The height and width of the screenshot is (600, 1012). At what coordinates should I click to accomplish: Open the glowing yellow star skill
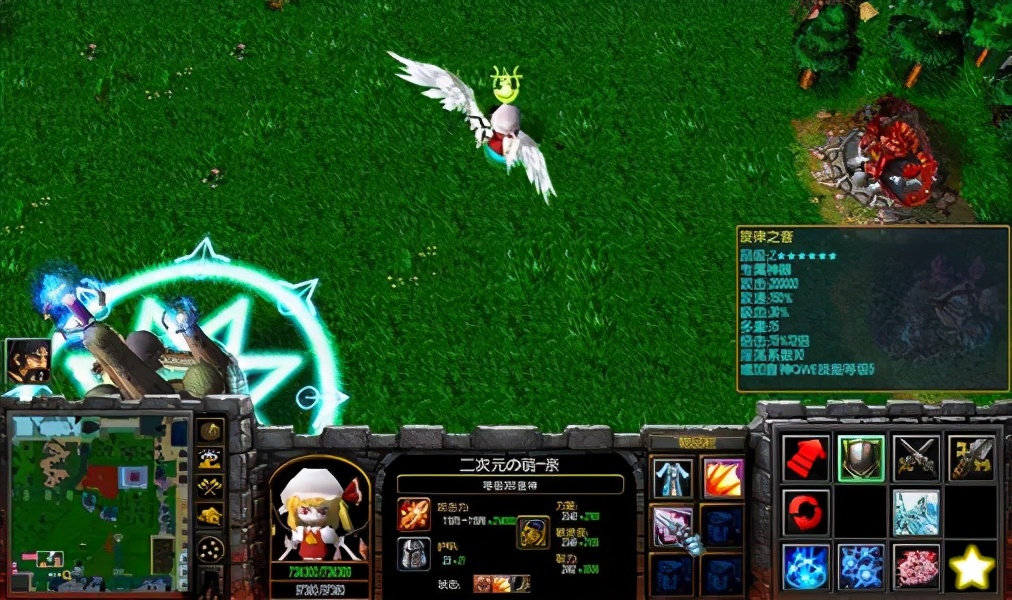(970, 568)
